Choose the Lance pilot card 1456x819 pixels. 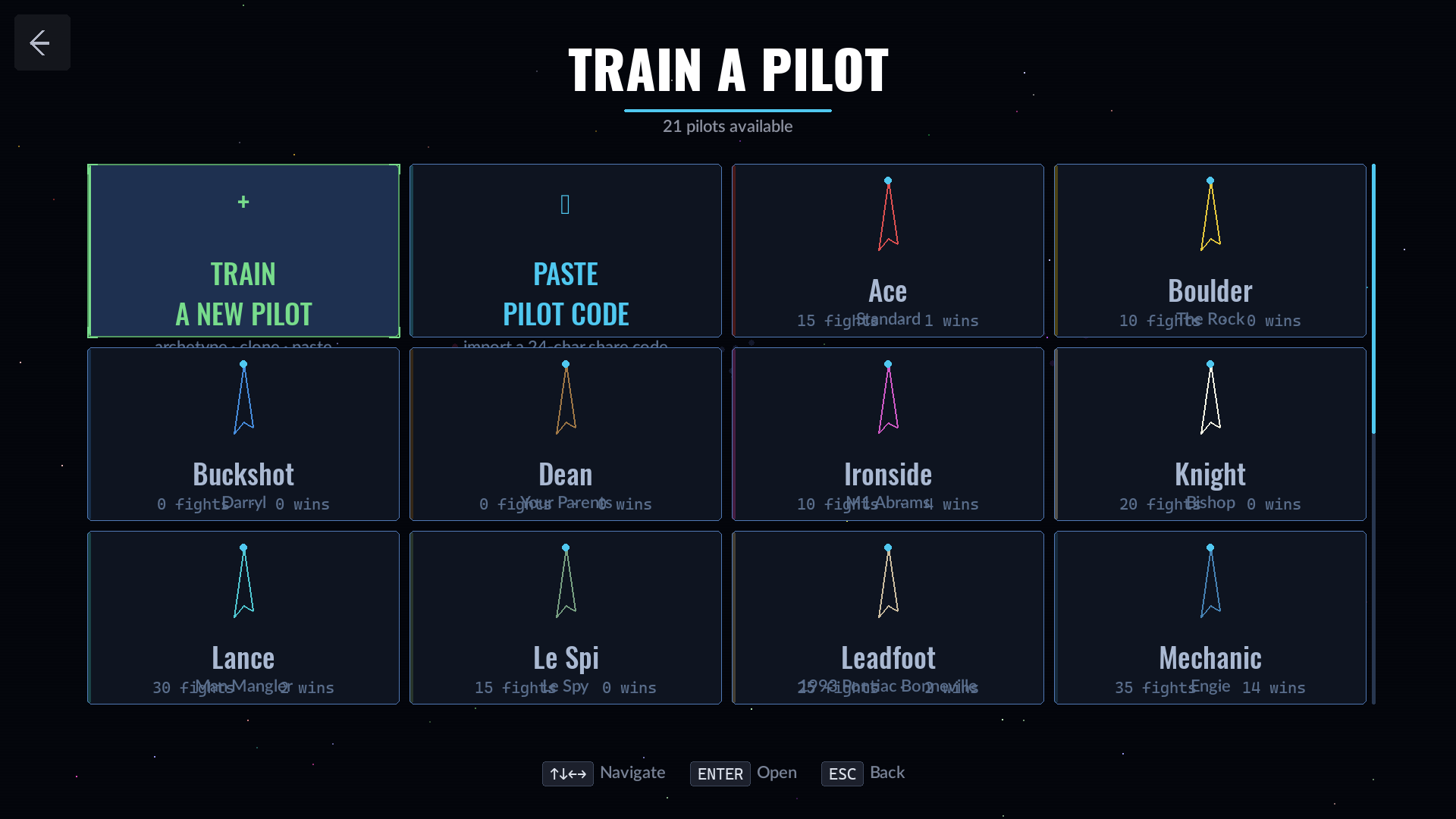point(243,618)
